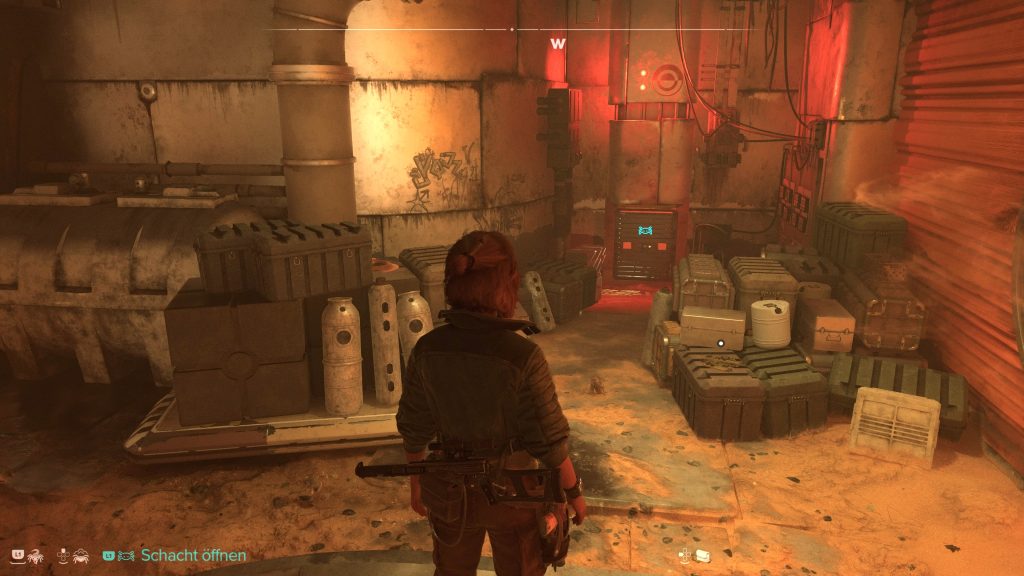Image resolution: width=1024 pixels, height=576 pixels.
Task: Select the "Schacht öffnen" interaction prompt
Action: tap(193, 555)
